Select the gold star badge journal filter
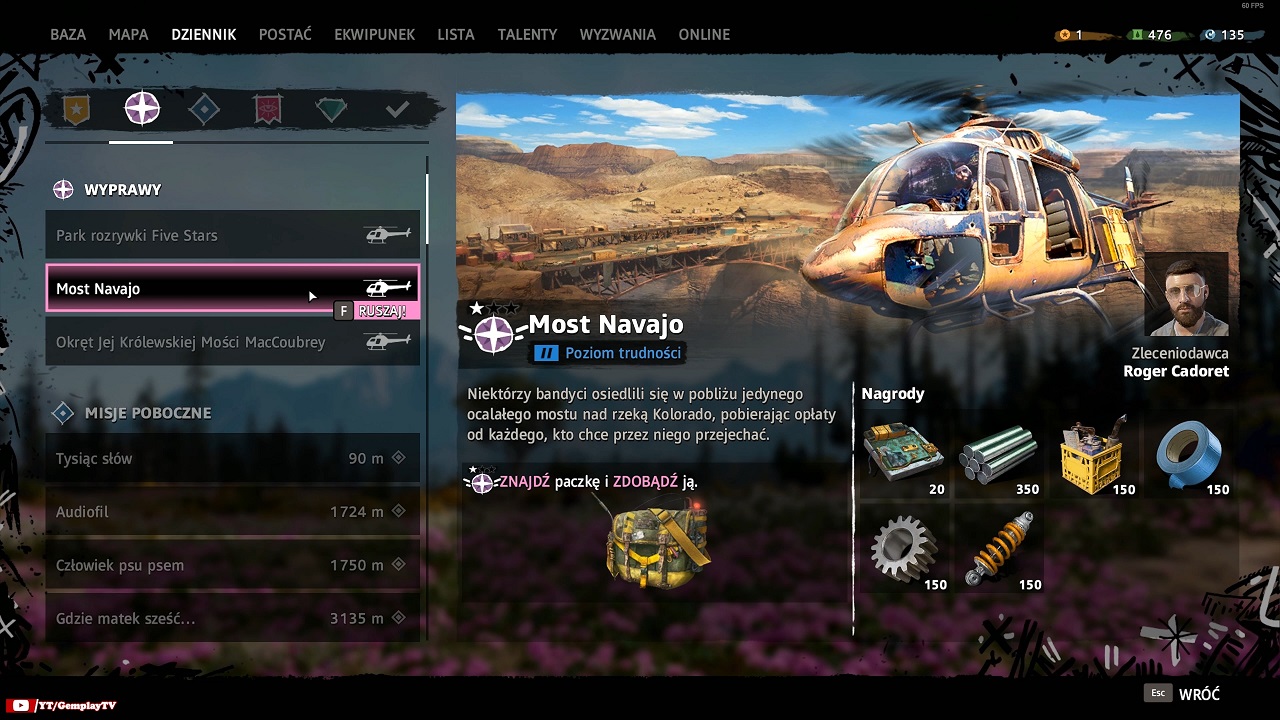Image resolution: width=1280 pixels, height=720 pixels. point(77,109)
